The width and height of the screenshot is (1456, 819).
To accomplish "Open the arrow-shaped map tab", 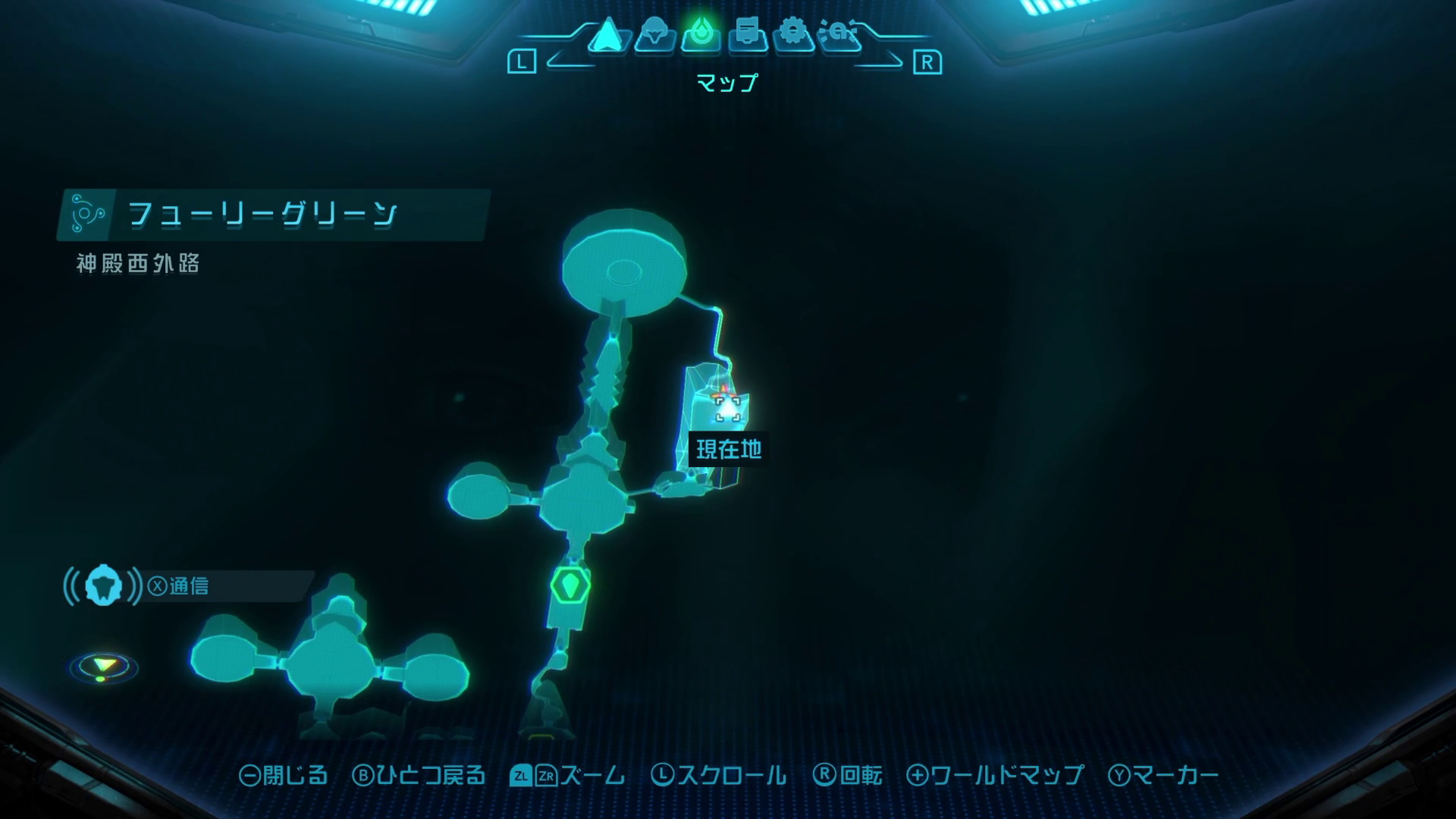I will (x=607, y=35).
